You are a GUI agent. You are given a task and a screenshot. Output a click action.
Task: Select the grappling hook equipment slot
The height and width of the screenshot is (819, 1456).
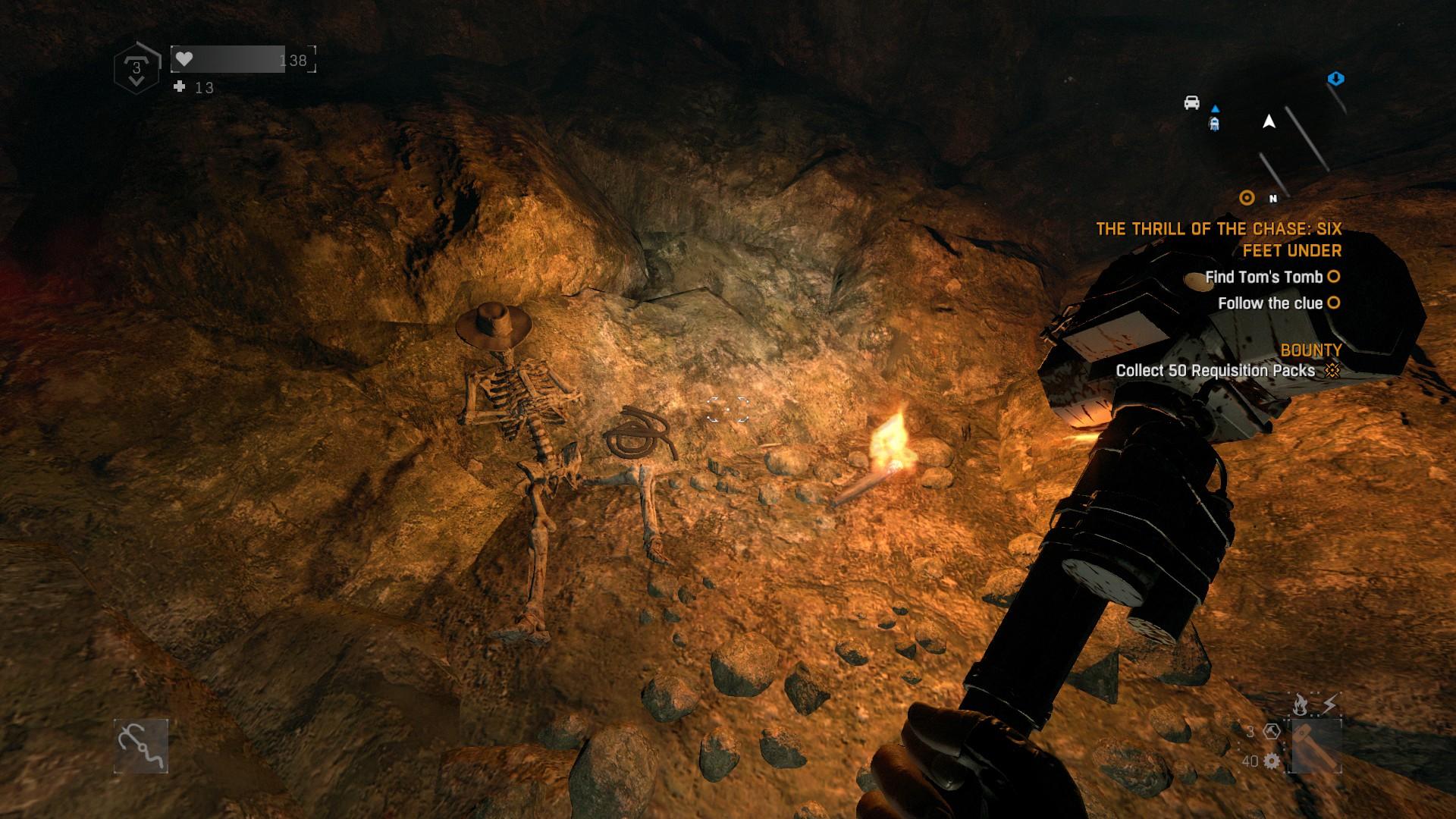coord(141,746)
